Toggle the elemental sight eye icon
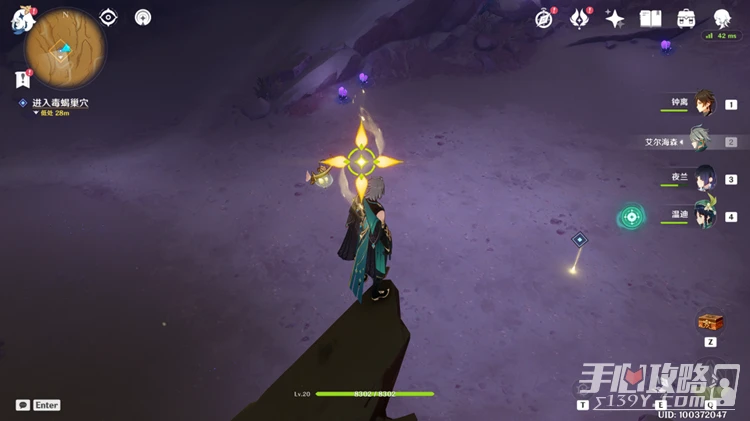The image size is (750, 421). click(x=108, y=17)
